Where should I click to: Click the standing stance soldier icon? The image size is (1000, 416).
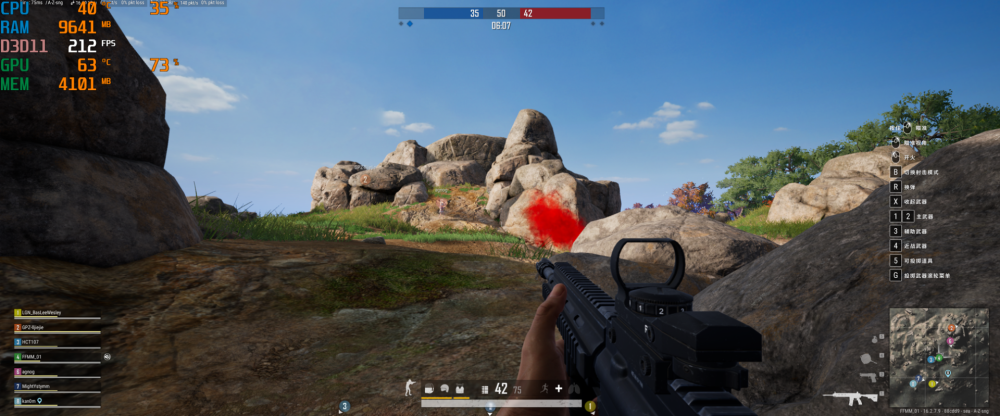click(407, 388)
